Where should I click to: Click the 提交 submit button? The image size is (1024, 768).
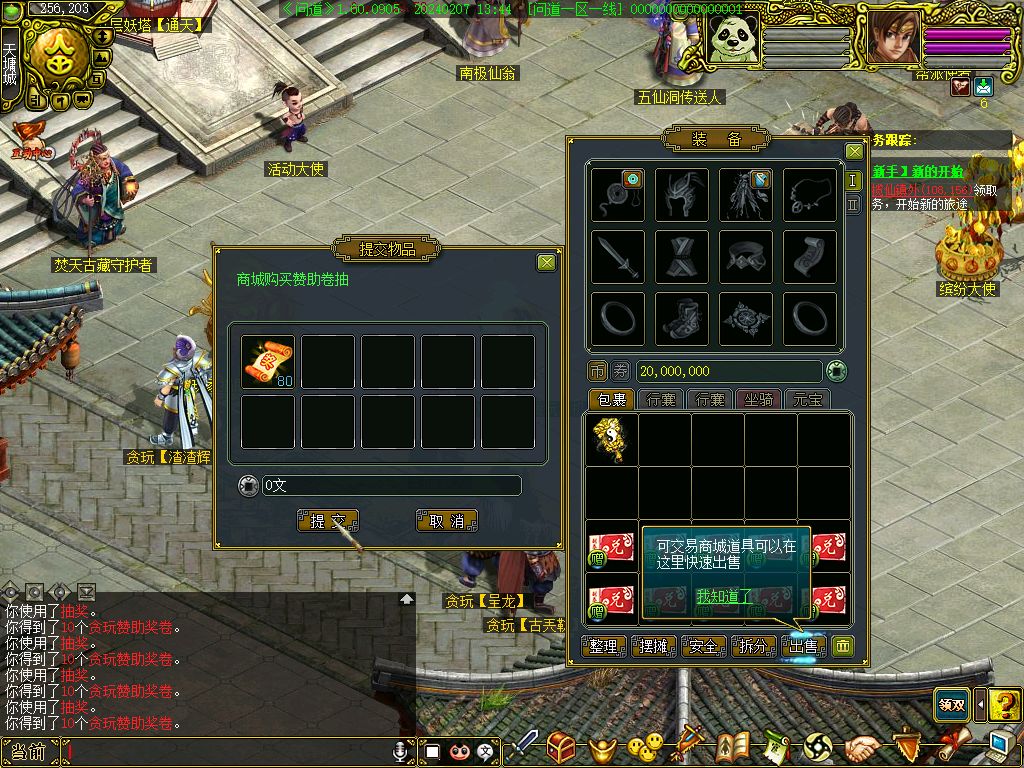coord(328,521)
